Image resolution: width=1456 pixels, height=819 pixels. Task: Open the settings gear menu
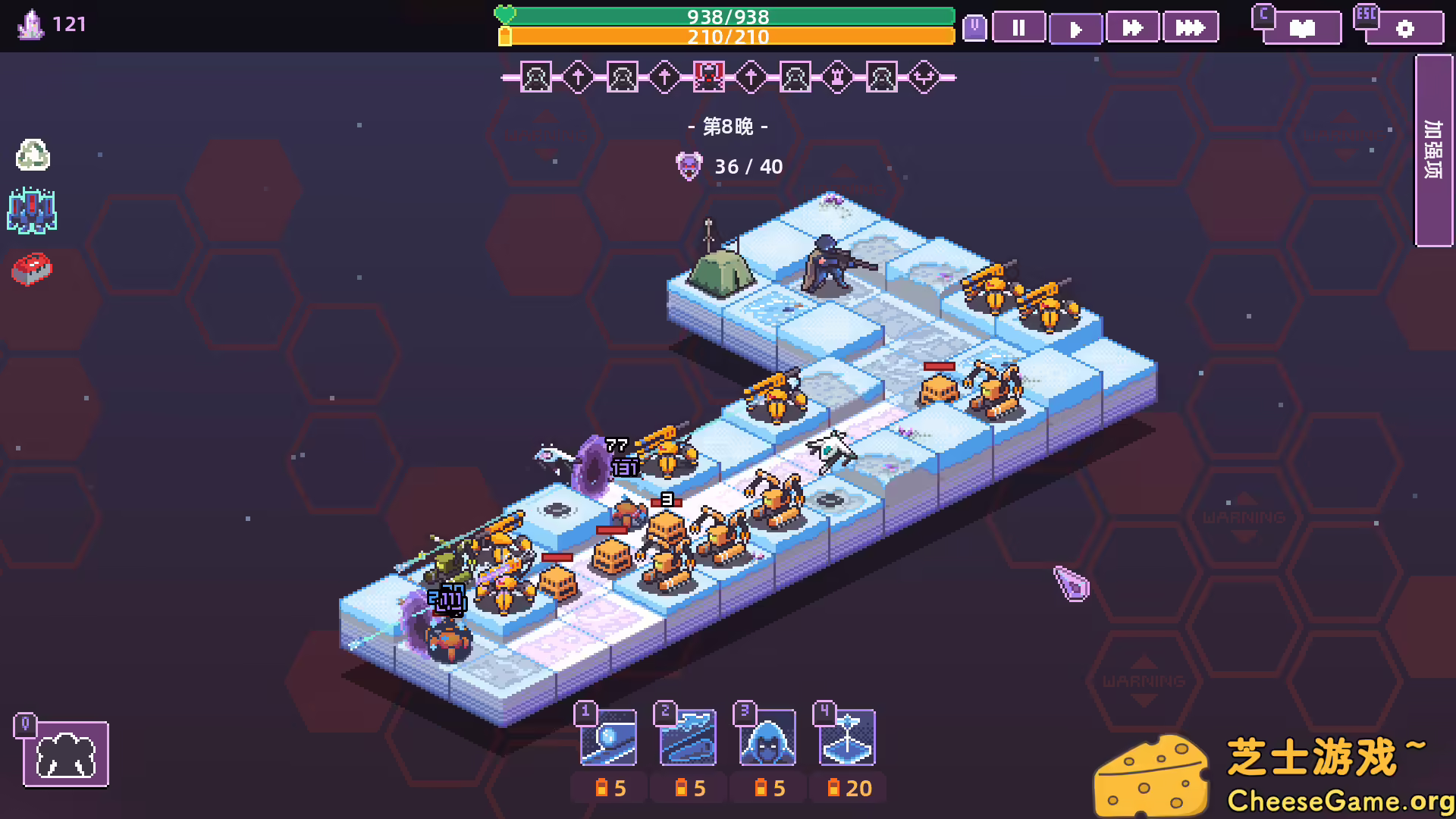pyautogui.click(x=1404, y=29)
